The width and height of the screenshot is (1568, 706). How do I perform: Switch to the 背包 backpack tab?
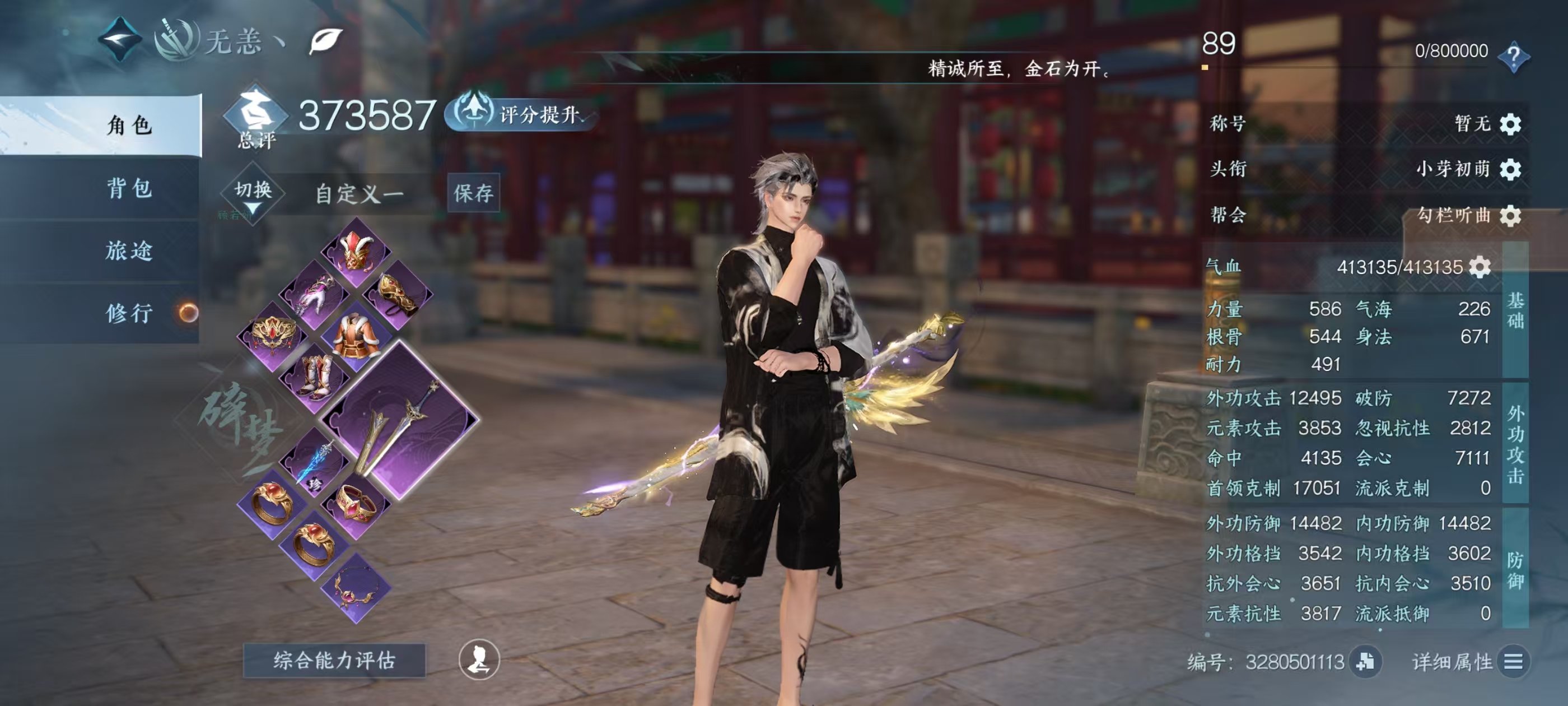click(x=129, y=188)
